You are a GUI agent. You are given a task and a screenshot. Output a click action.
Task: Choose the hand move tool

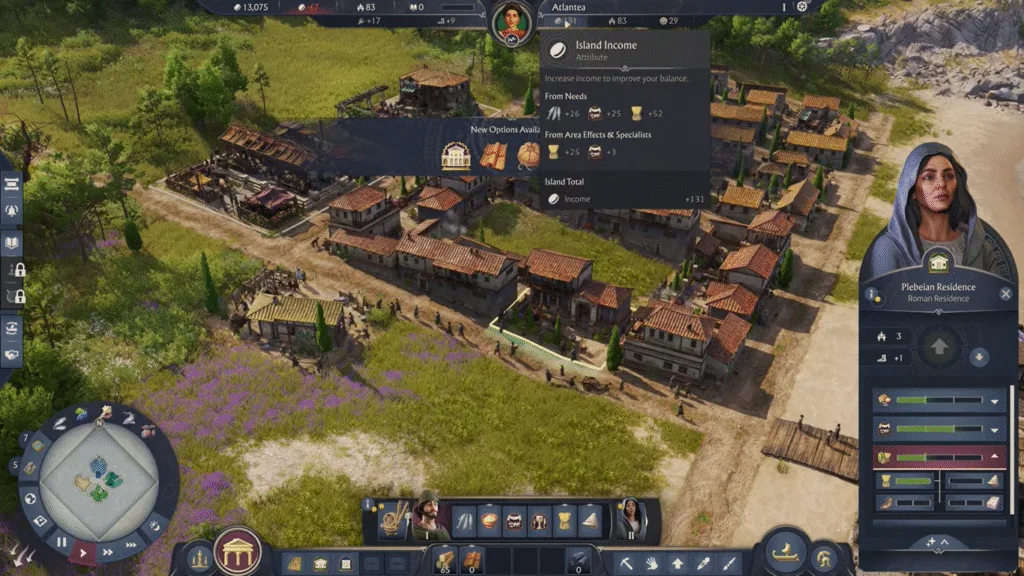coord(652,563)
